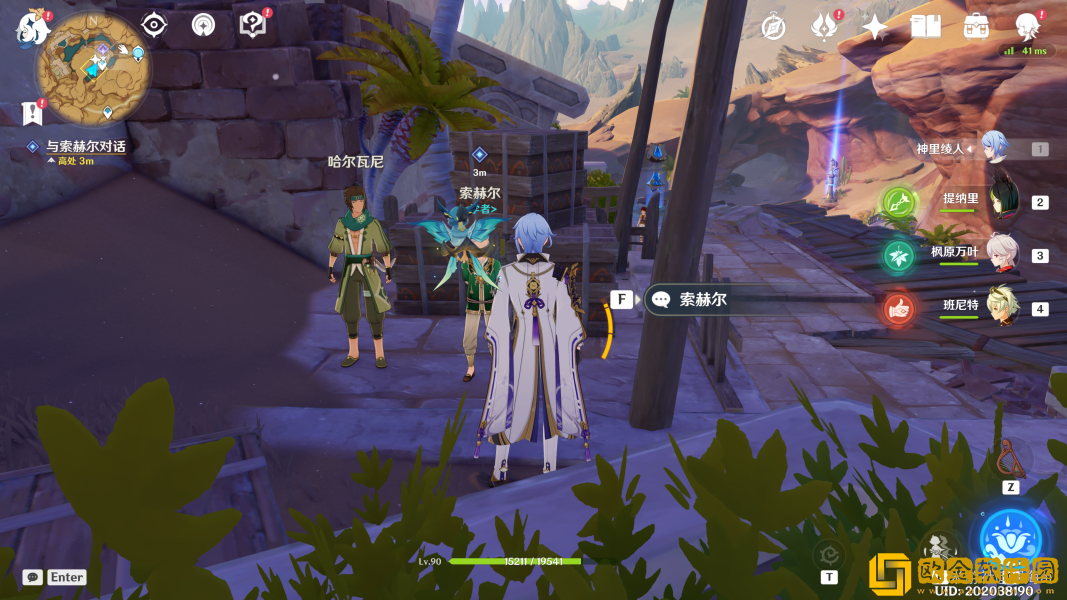Open the Adventurer Handbook book icon
The height and width of the screenshot is (600, 1067).
pyautogui.click(x=926, y=27)
